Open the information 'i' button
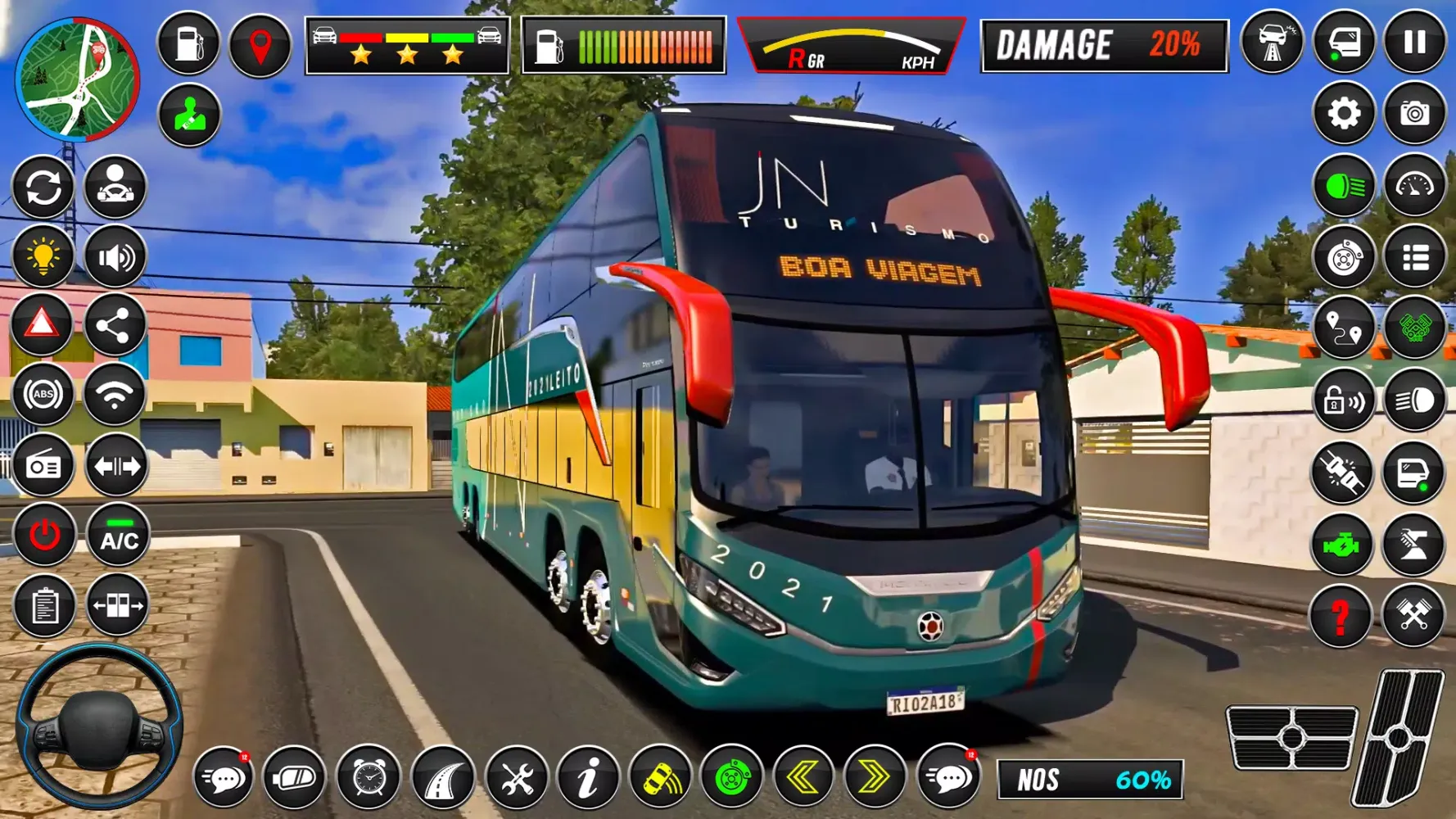This screenshot has width=1456, height=819. point(587,776)
